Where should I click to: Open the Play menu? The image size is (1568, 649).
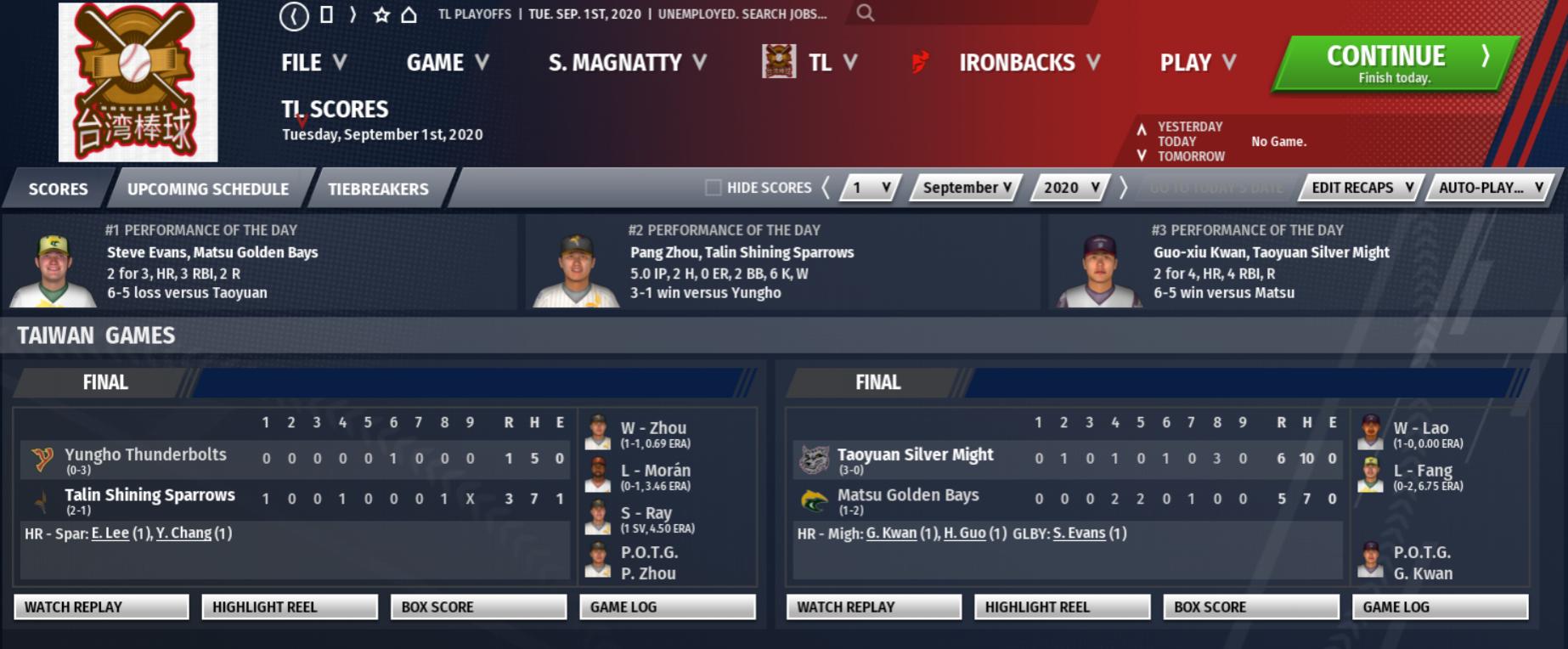tap(1197, 63)
